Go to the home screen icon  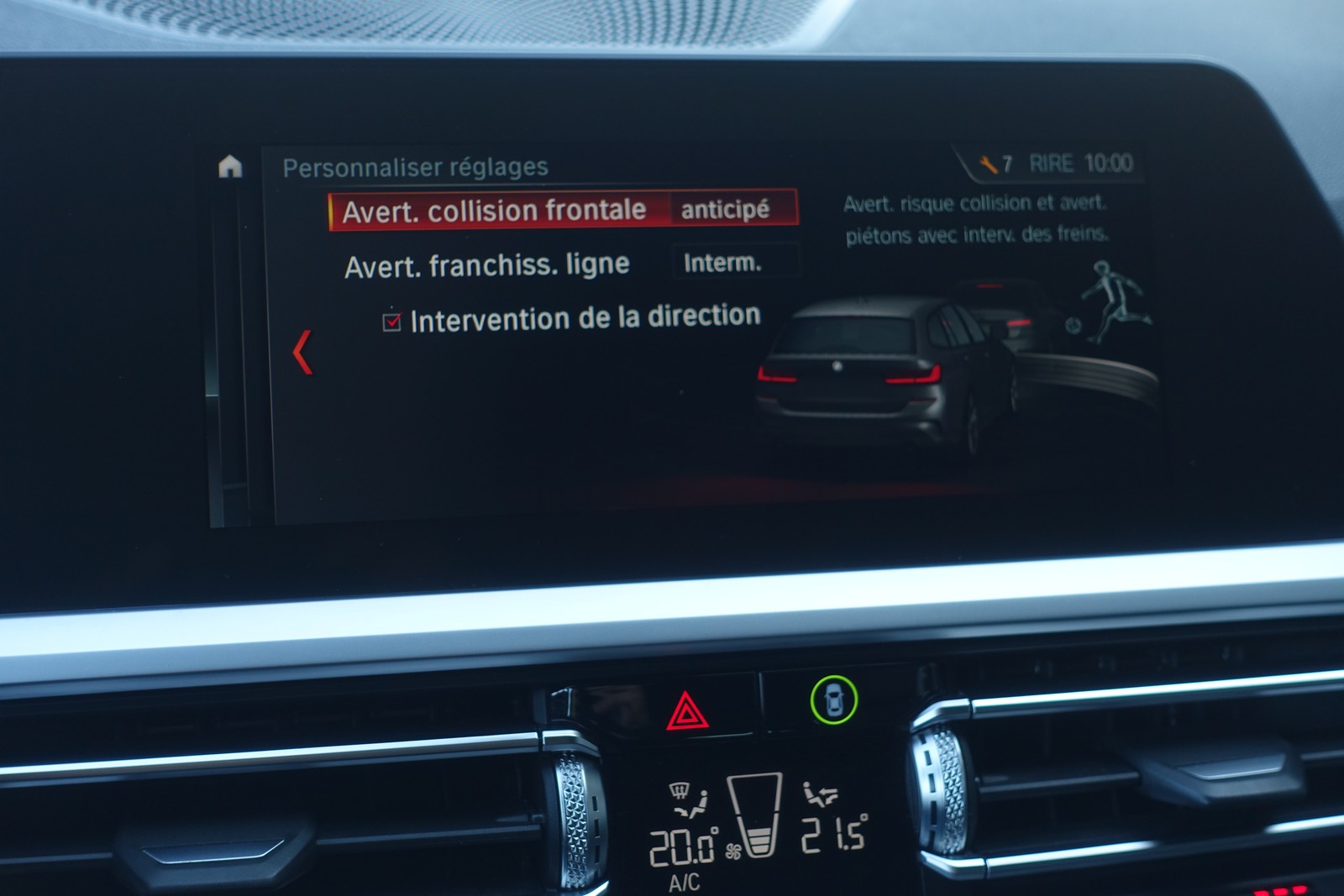pyautogui.click(x=229, y=166)
